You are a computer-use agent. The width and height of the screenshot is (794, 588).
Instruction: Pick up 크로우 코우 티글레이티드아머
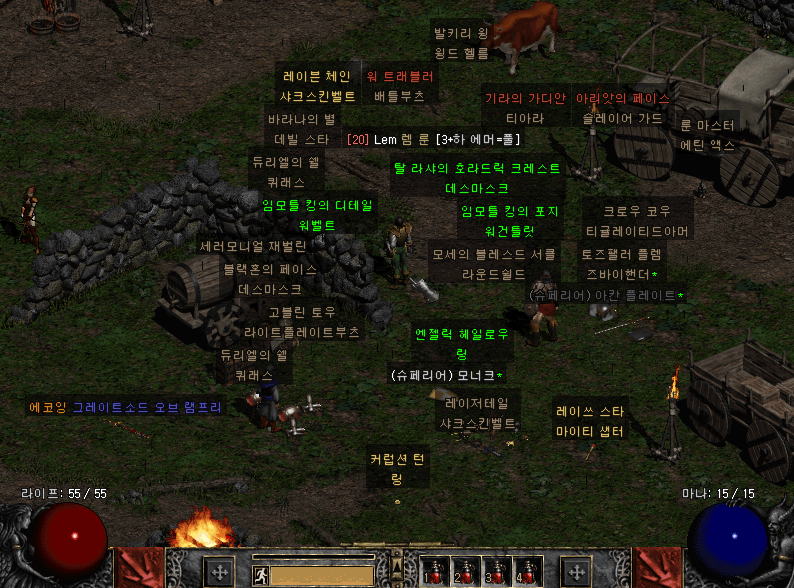click(636, 221)
